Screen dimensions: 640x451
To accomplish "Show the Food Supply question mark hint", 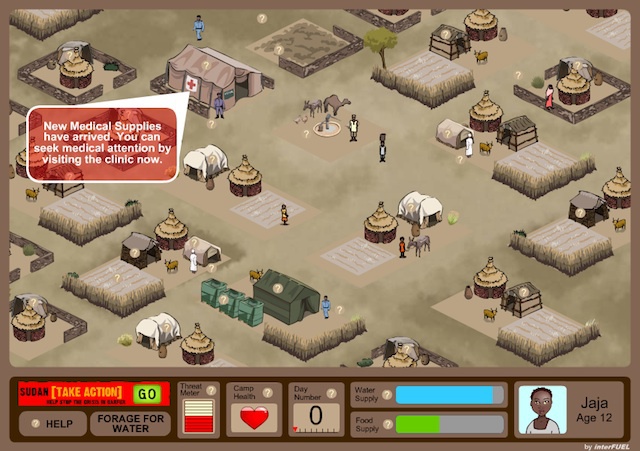I will click(x=388, y=423).
